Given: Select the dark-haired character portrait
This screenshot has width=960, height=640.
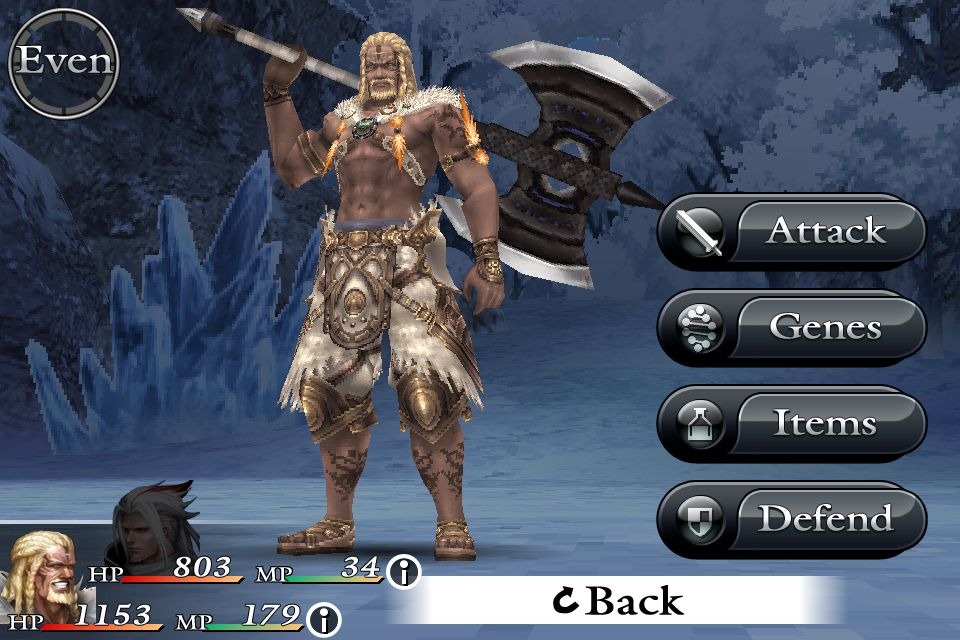Looking at the screenshot, I should (148, 525).
